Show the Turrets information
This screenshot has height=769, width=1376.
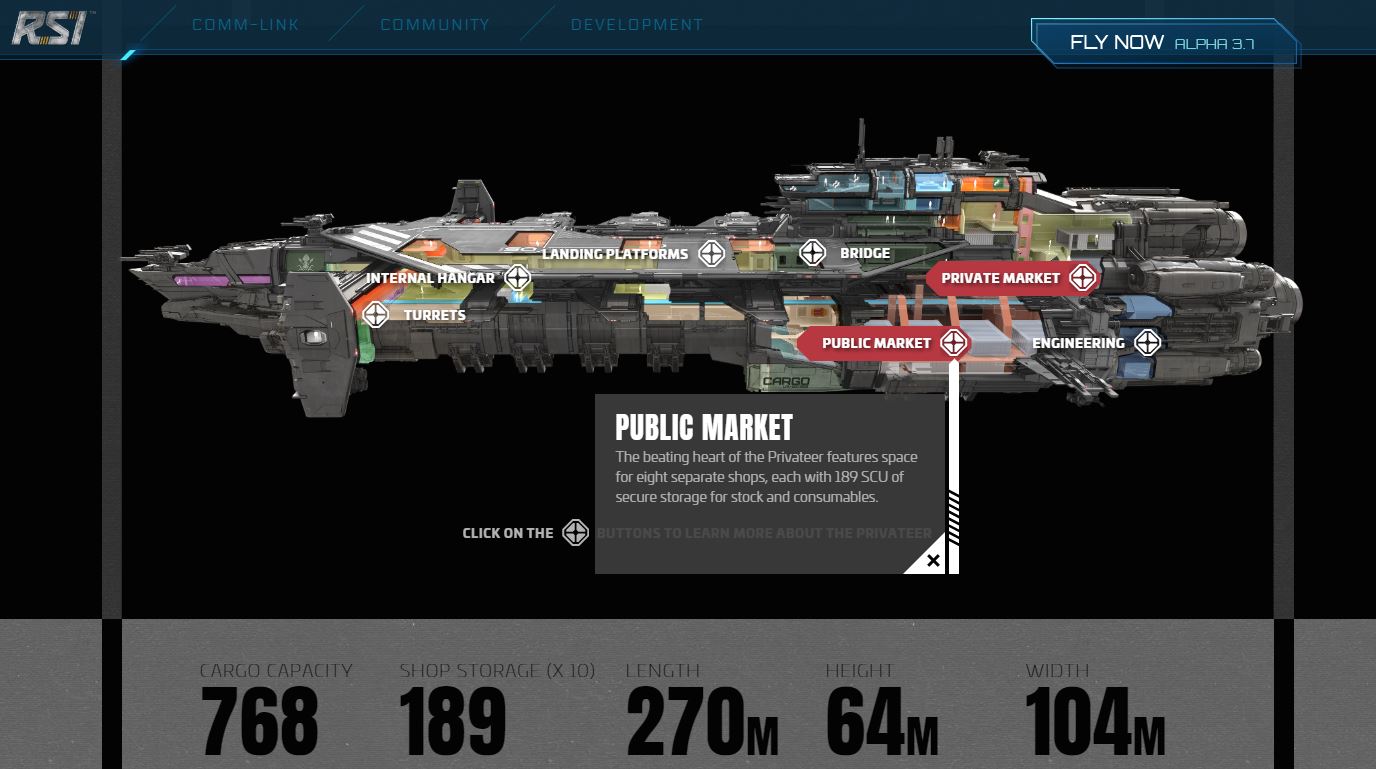pos(376,315)
